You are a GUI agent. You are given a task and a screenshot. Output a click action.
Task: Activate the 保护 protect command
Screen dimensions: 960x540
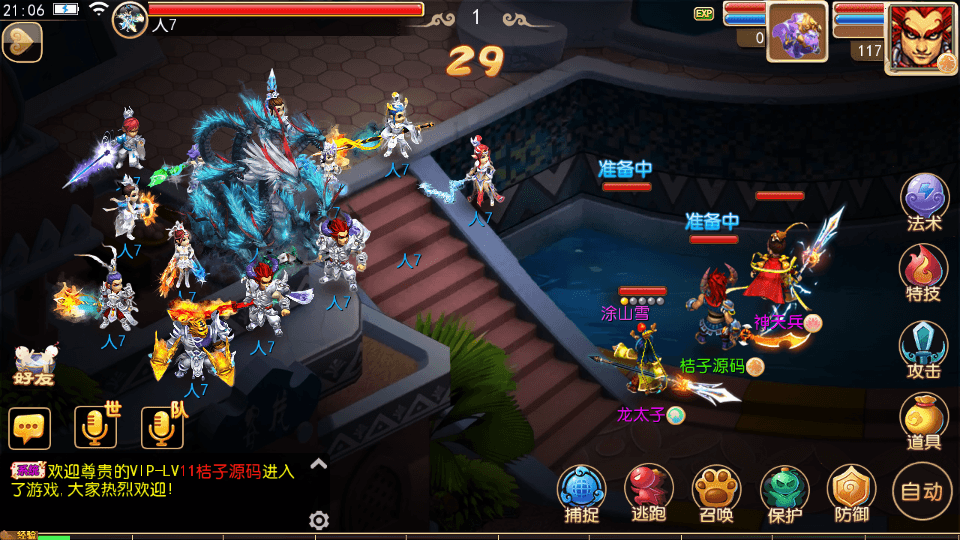[x=785, y=494]
